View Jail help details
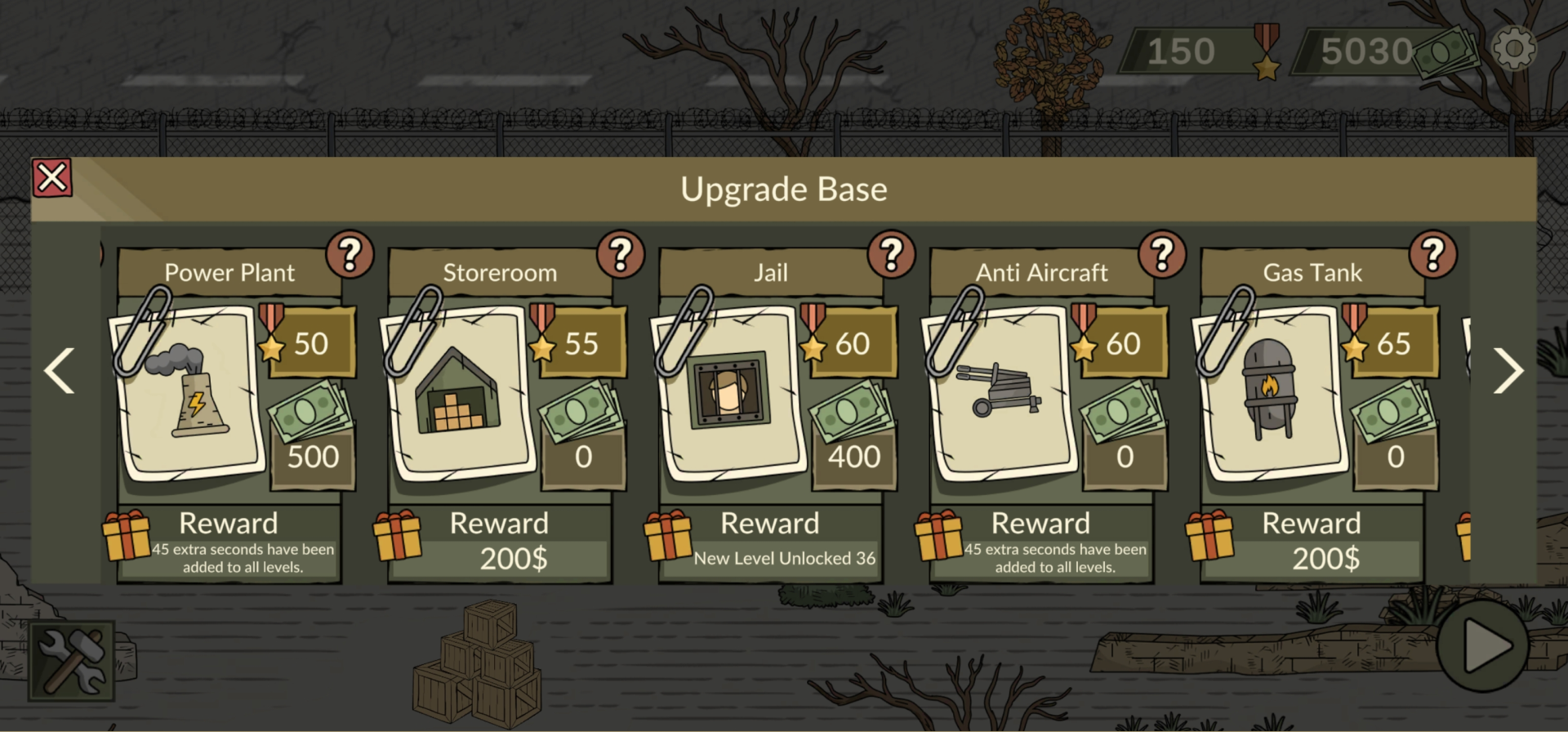Image resolution: width=1568 pixels, height=732 pixels. [891, 253]
